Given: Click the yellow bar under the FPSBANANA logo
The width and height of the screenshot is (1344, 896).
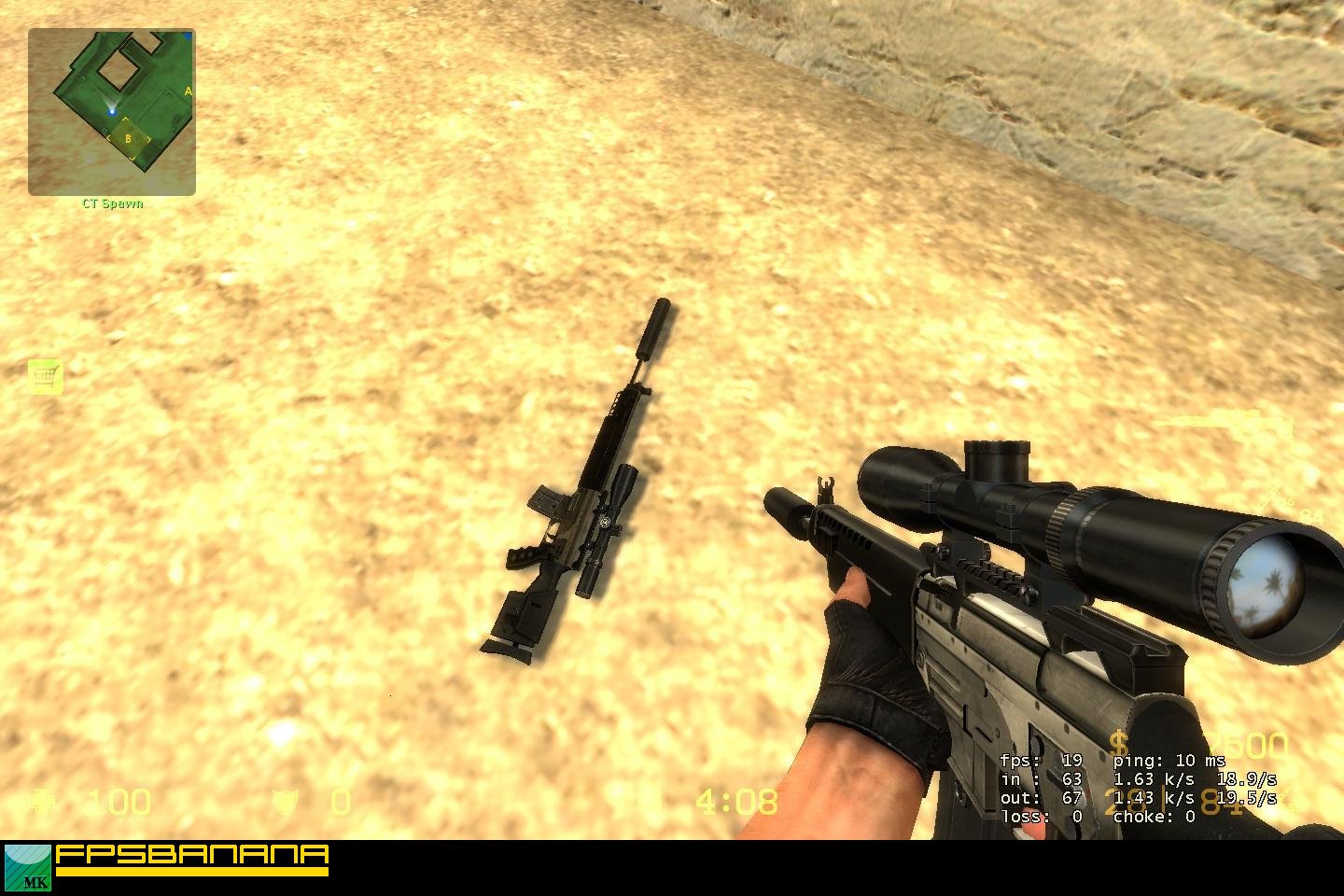Looking at the screenshot, I should 192,873.
